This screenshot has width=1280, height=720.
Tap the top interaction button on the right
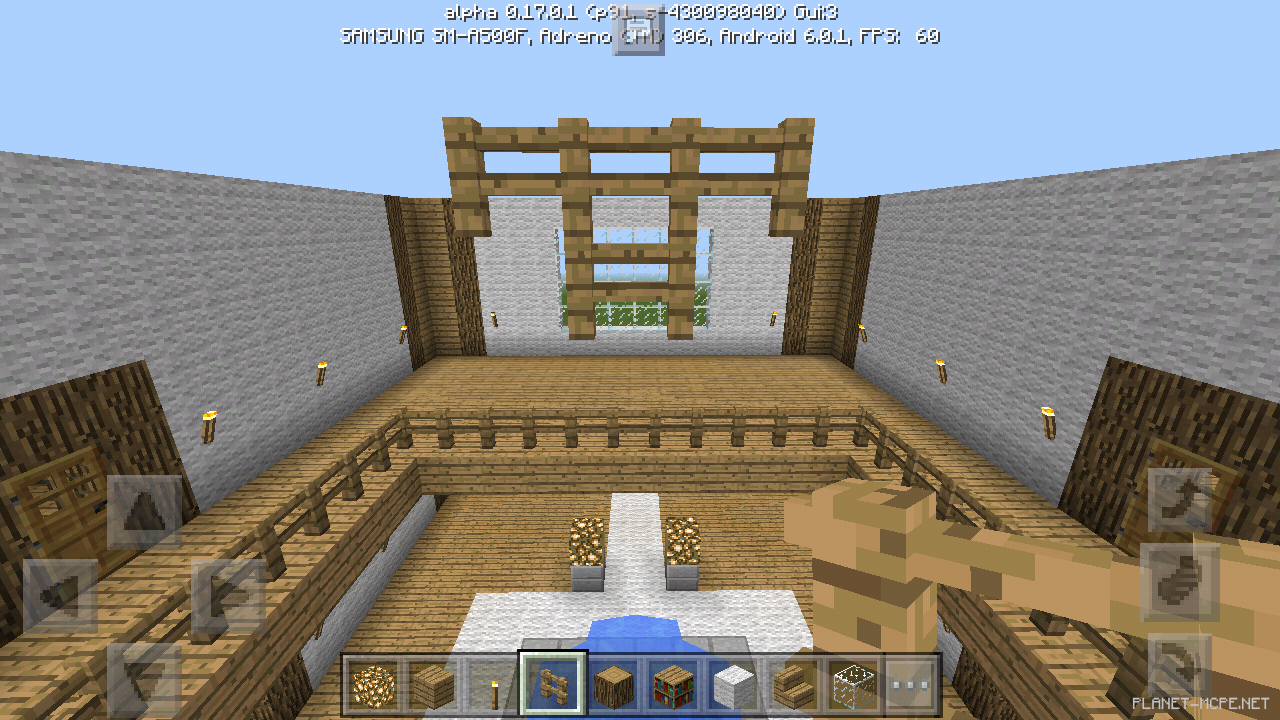pyautogui.click(x=1180, y=498)
